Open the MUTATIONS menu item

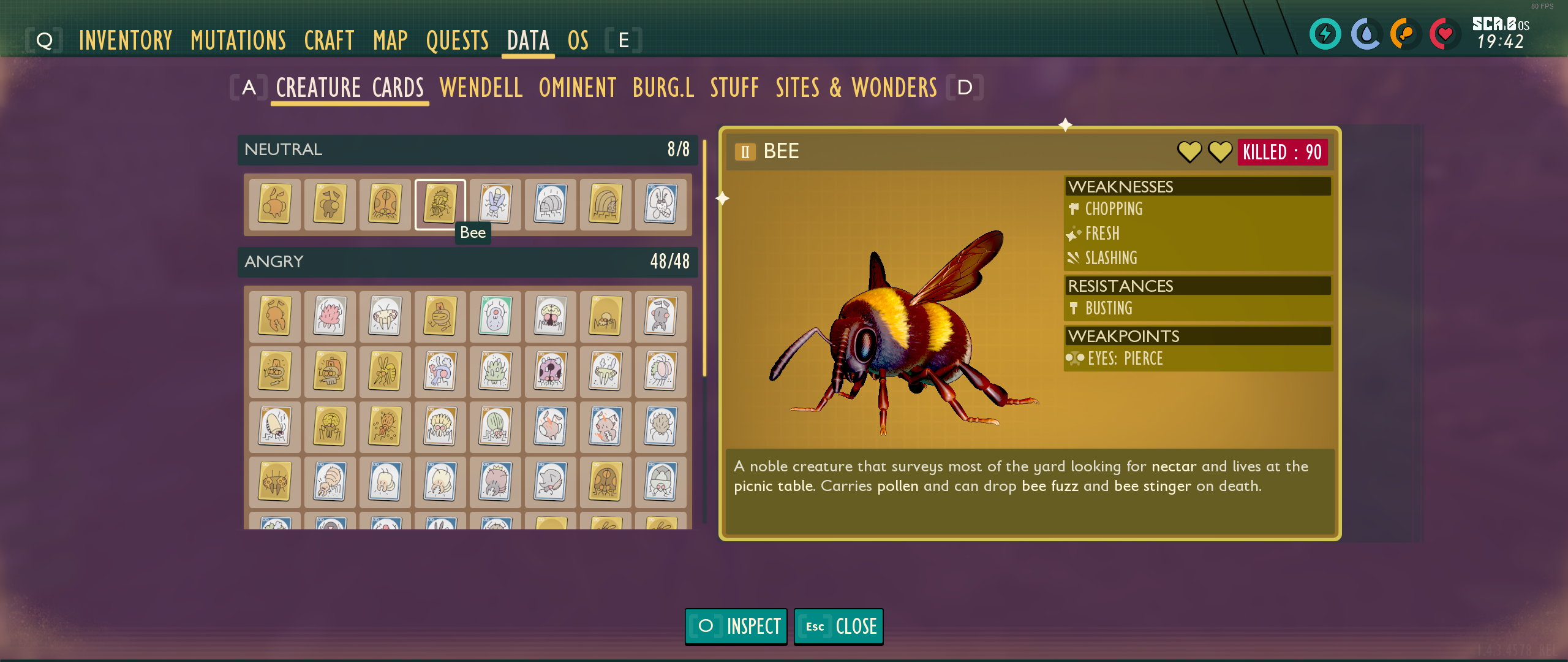click(x=238, y=39)
